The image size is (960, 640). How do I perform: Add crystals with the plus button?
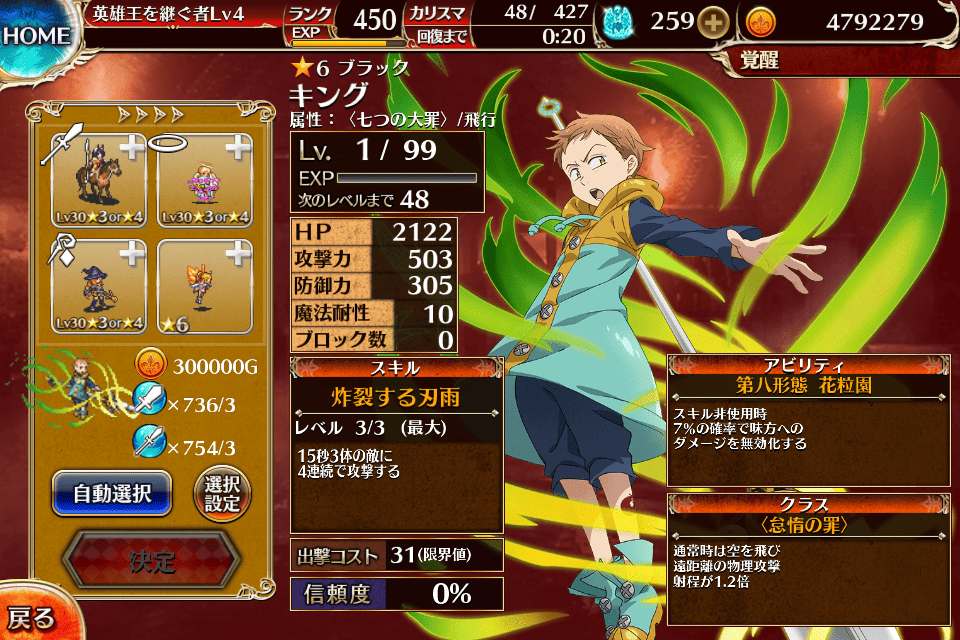tap(713, 21)
